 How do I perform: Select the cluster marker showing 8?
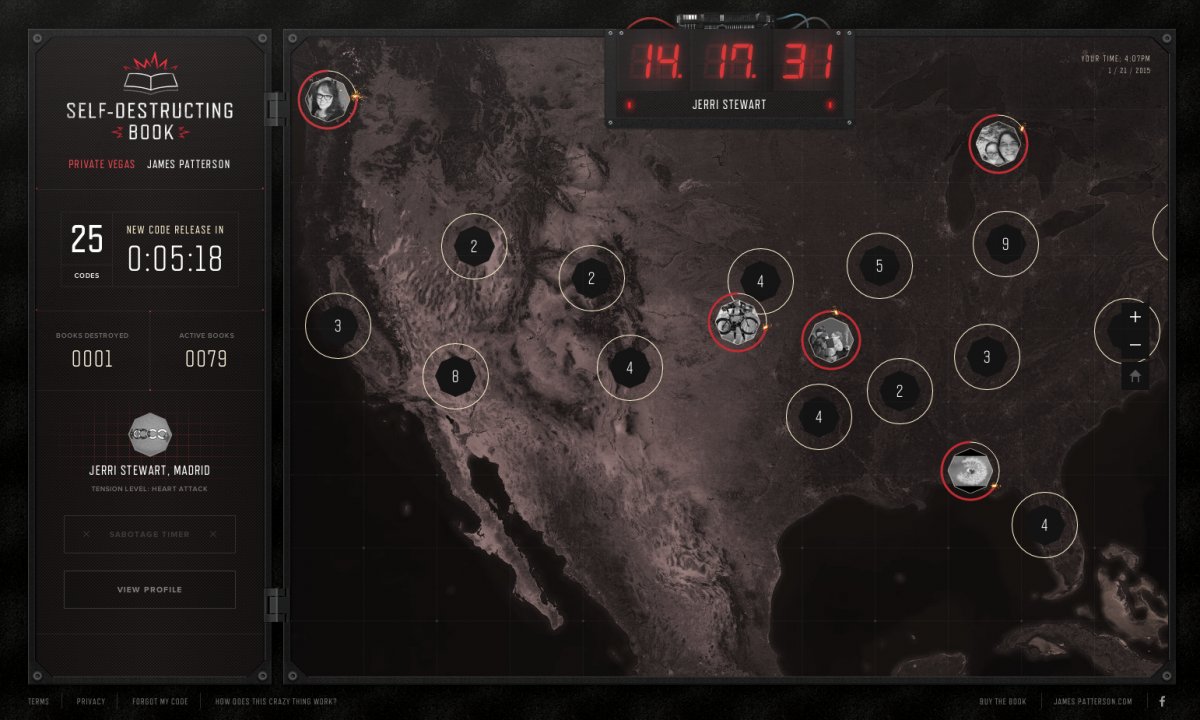coord(455,377)
